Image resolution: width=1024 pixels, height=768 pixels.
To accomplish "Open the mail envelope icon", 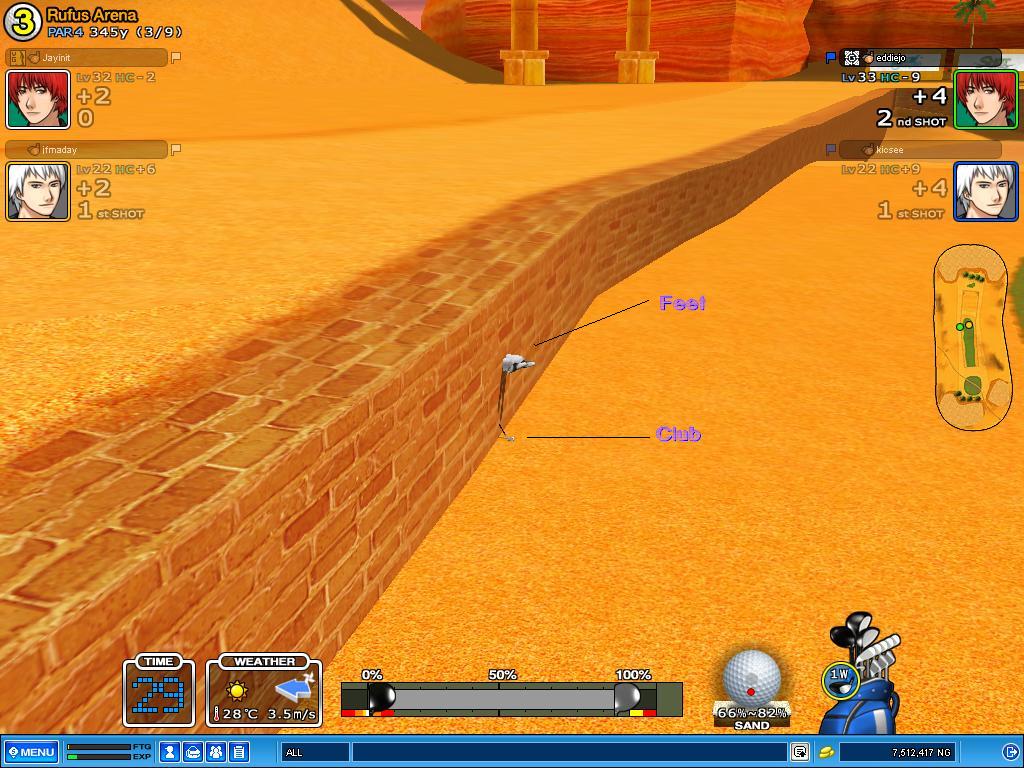I will point(194,752).
